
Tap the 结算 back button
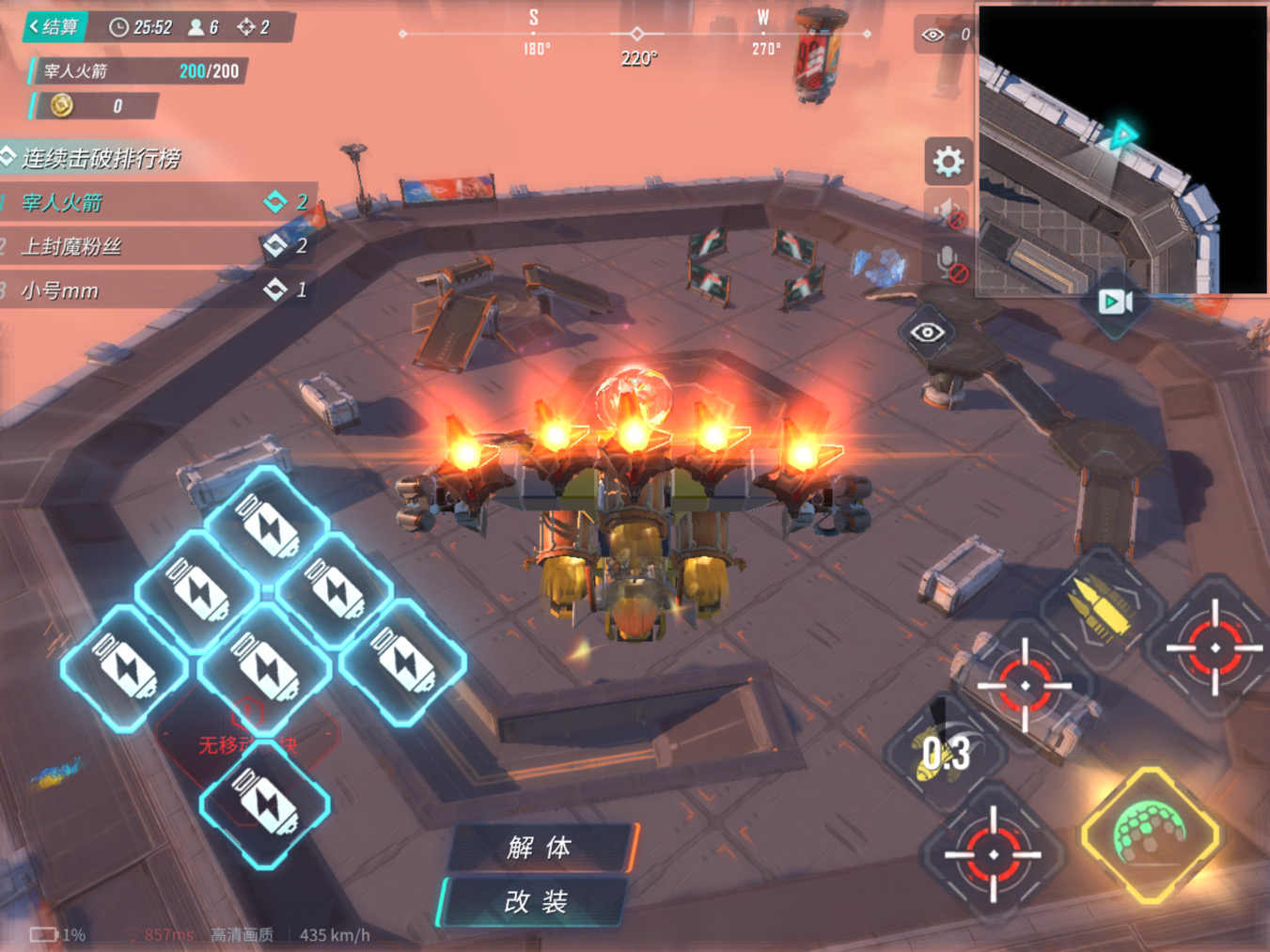tap(55, 26)
